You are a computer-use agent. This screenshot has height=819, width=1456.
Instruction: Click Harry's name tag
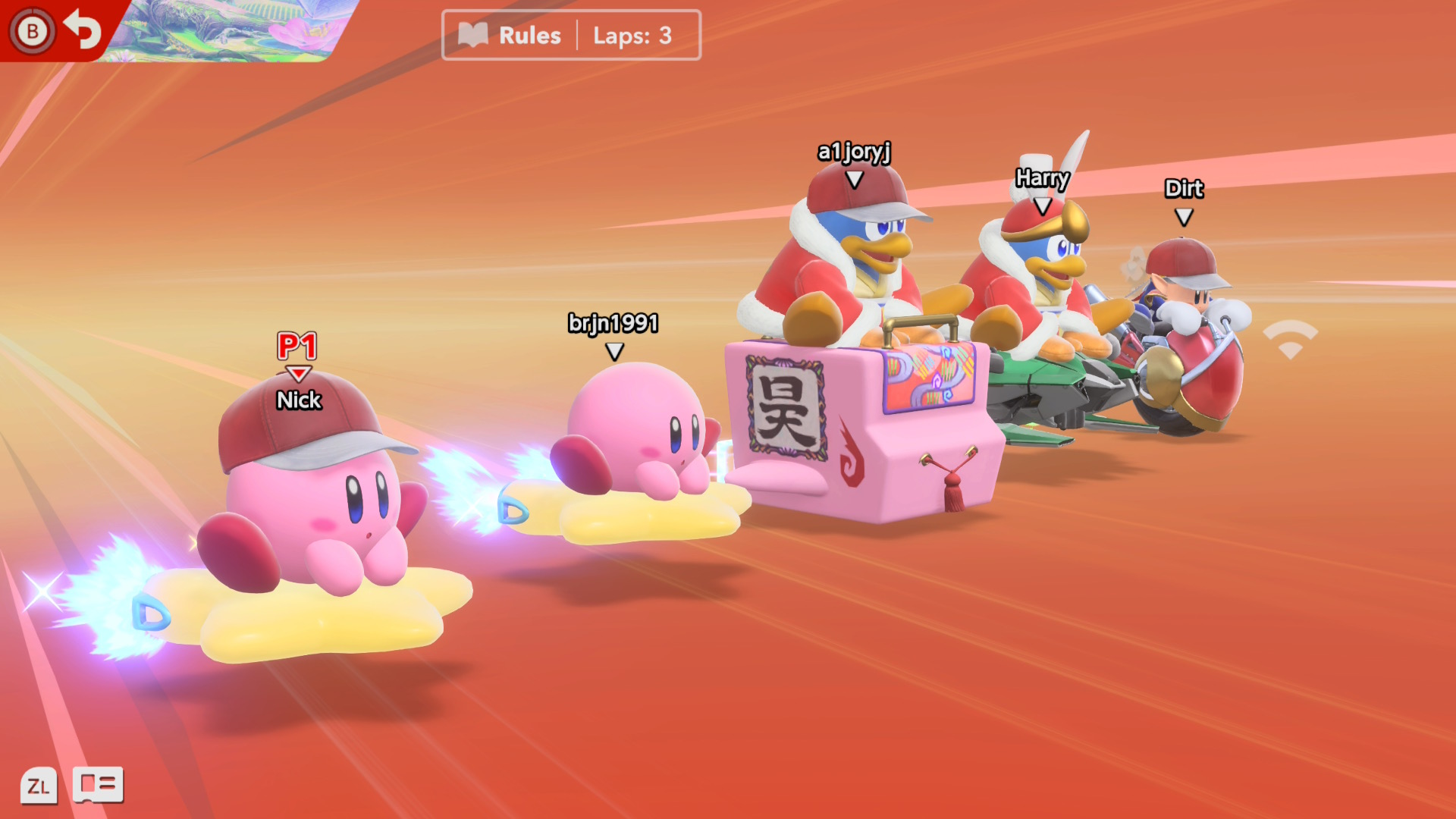click(1043, 179)
